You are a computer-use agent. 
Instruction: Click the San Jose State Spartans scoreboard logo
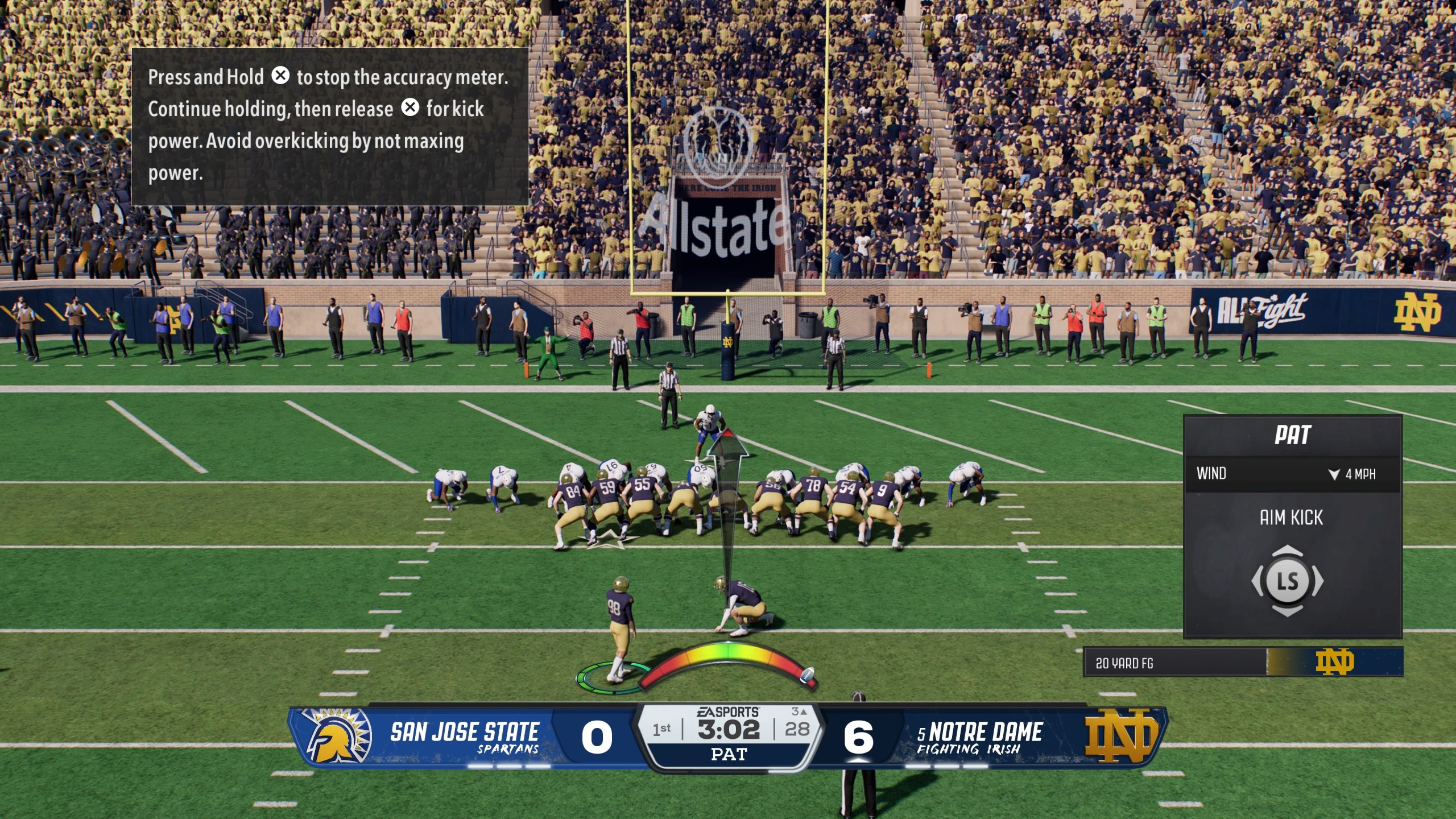point(337,736)
